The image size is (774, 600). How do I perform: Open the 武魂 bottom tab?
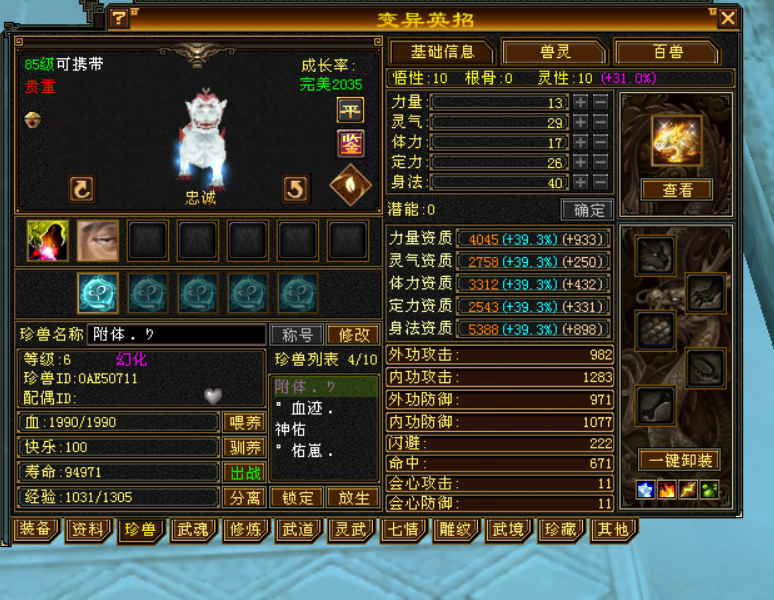(x=190, y=529)
